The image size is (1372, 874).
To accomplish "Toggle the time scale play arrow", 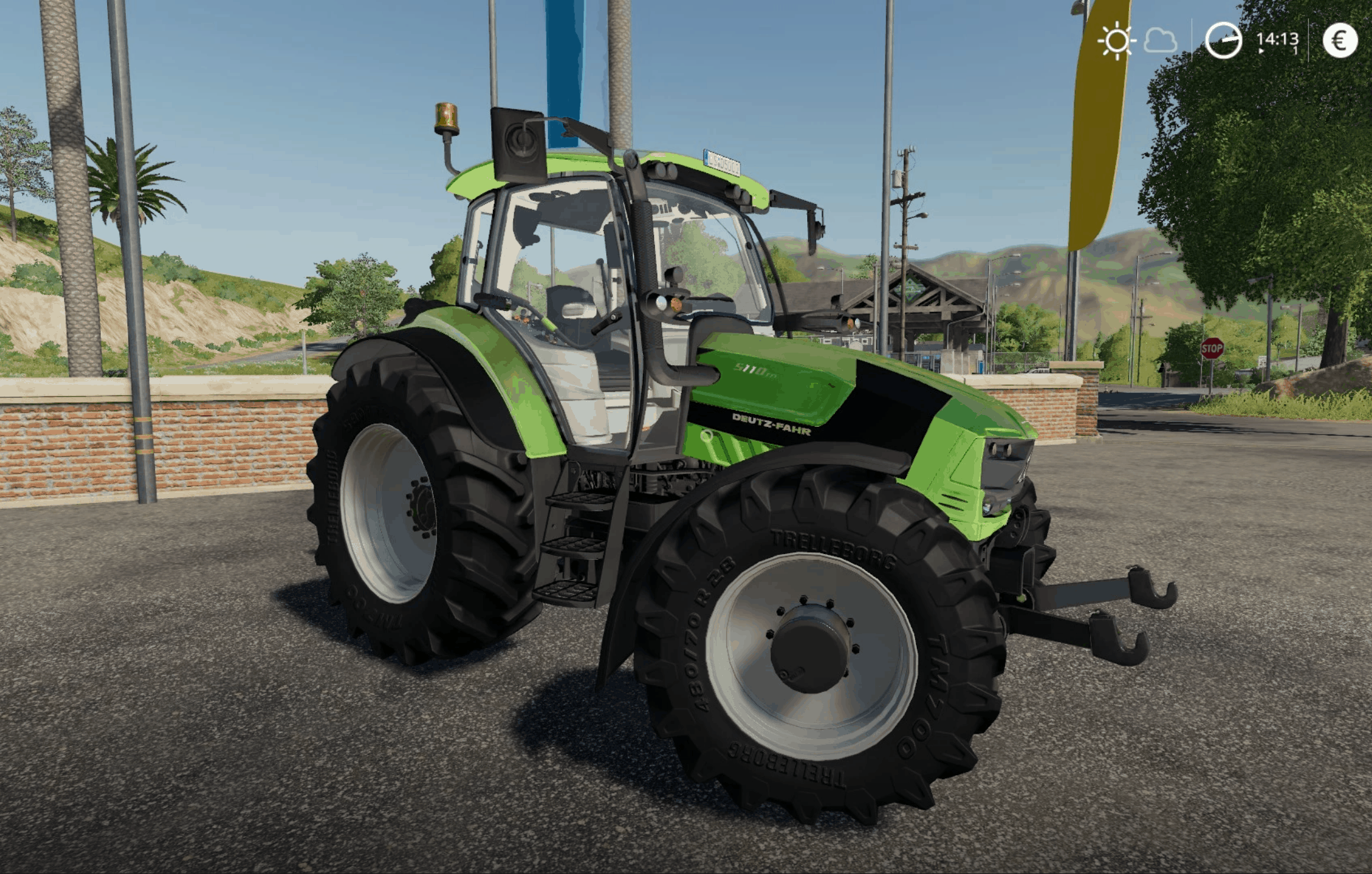I will [x=1261, y=50].
